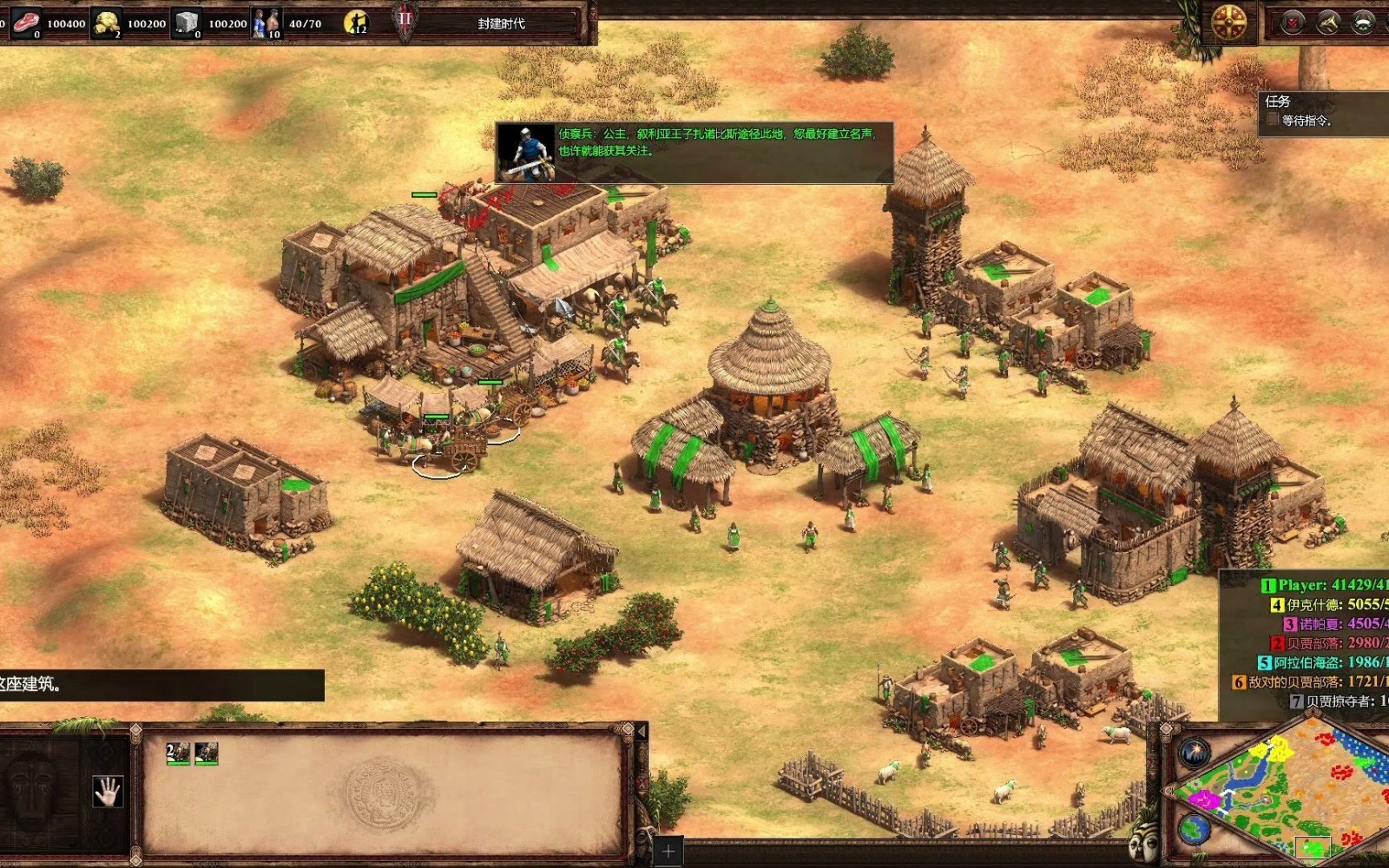Toggle the 等待指令 objective checkbox
Viewport: 1389px width, 868px height.
point(1273,120)
